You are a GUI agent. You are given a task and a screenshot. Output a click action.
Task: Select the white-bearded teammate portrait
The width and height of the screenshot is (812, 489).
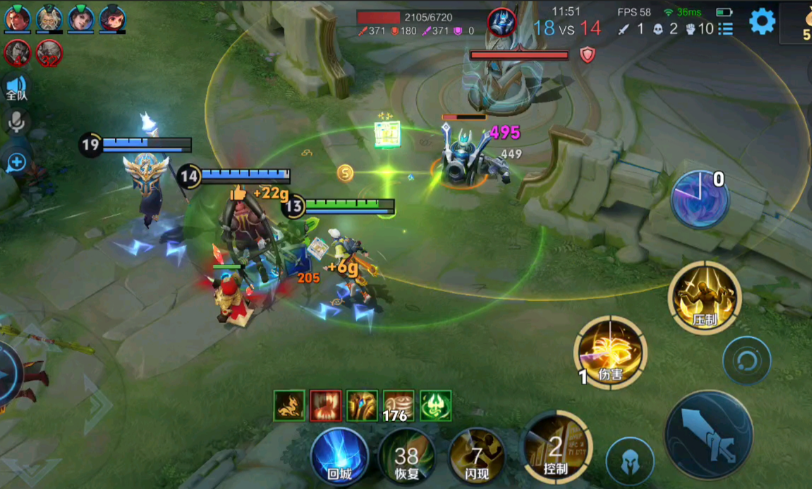(x=50, y=18)
